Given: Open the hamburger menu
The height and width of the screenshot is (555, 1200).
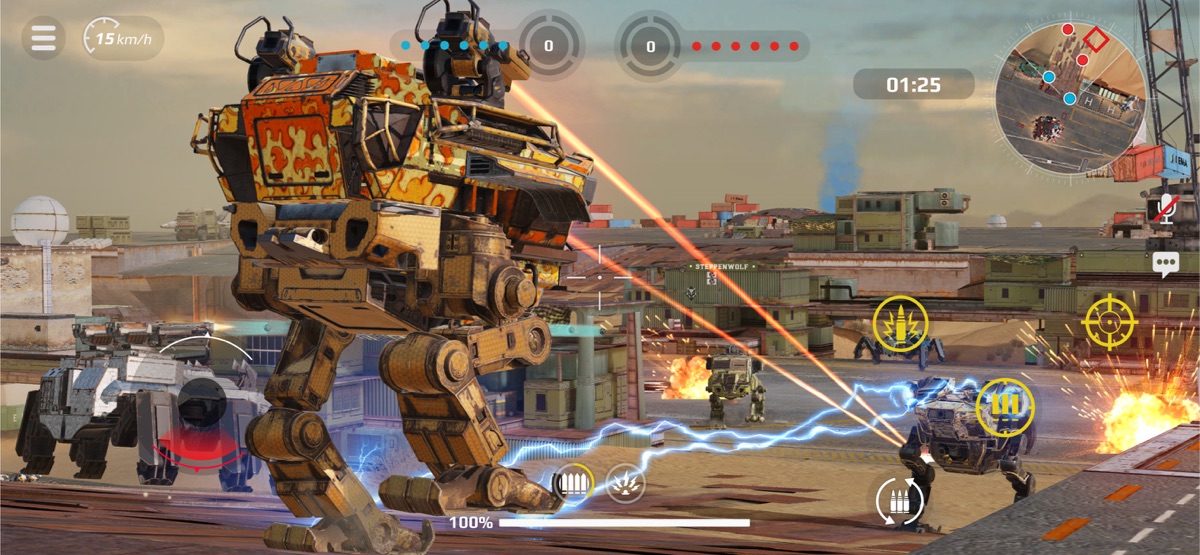Looking at the screenshot, I should click(43, 38).
